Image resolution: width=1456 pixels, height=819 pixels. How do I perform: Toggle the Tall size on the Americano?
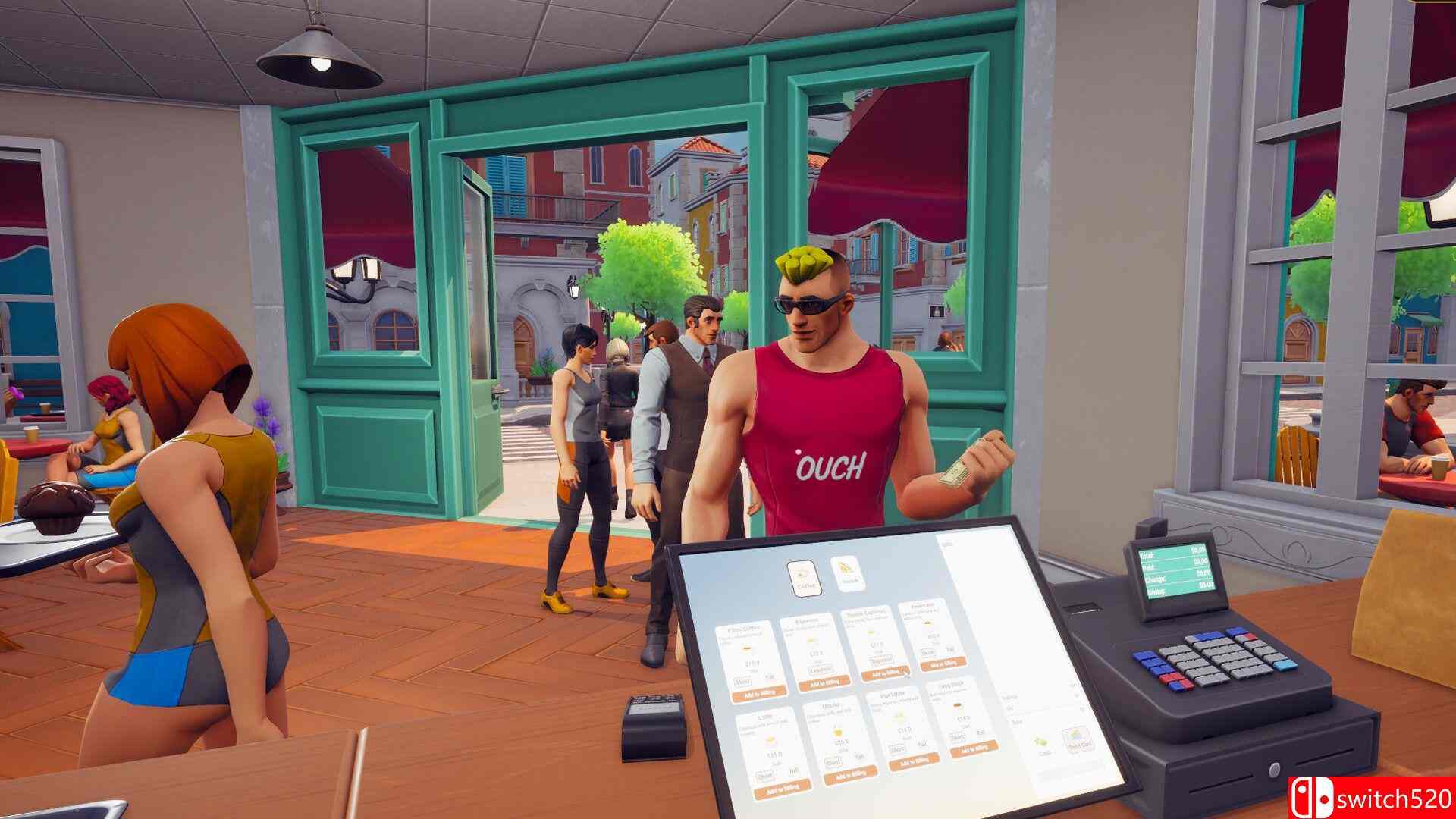pos(950,650)
